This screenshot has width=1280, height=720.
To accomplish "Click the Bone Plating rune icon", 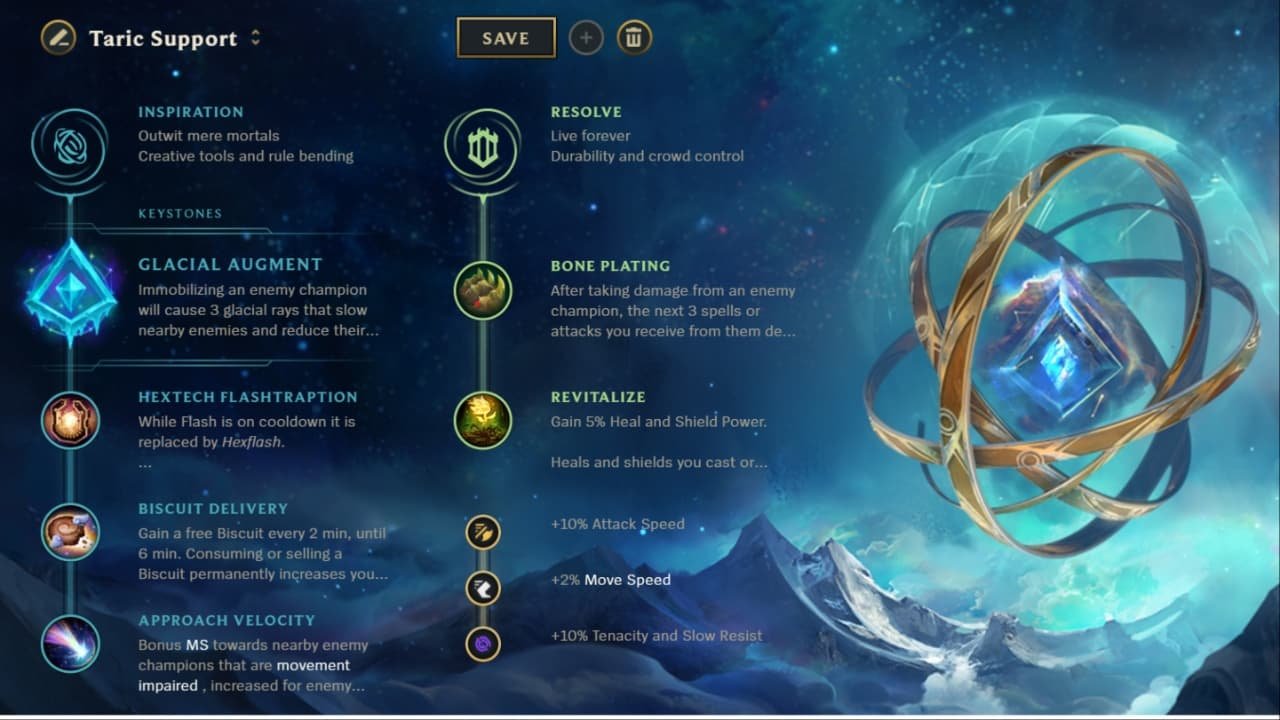I will pyautogui.click(x=483, y=290).
